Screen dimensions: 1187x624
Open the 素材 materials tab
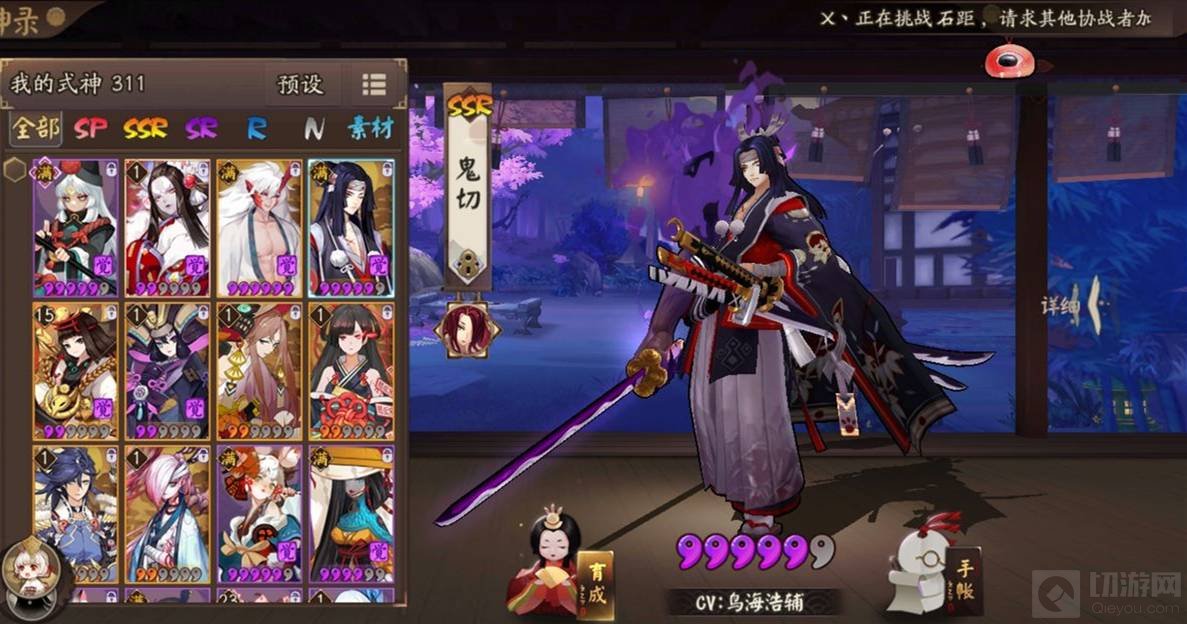(369, 129)
